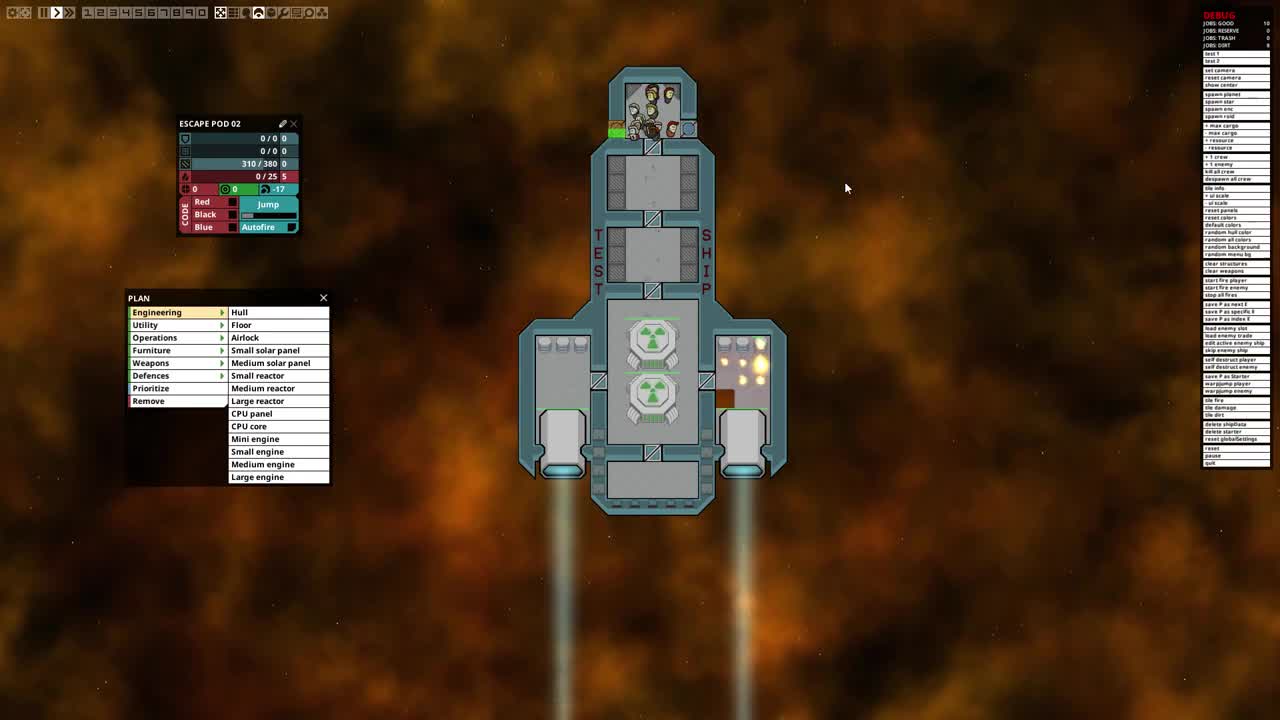Viewport: 1280px width, 720px height.
Task: Toggle the Blue code checkbox
Action: tap(233, 227)
